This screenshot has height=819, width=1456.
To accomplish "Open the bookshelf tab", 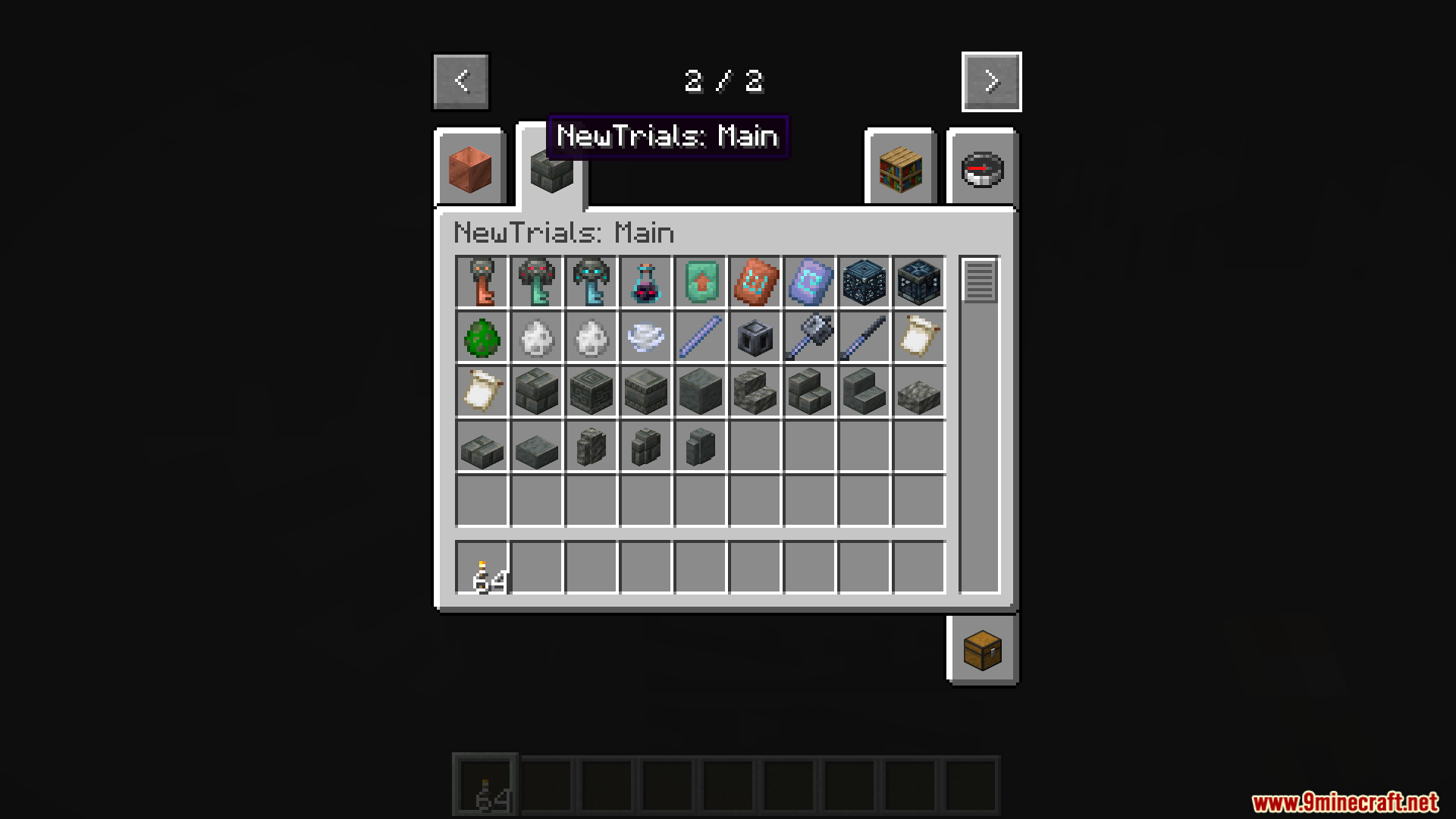I will click(900, 167).
